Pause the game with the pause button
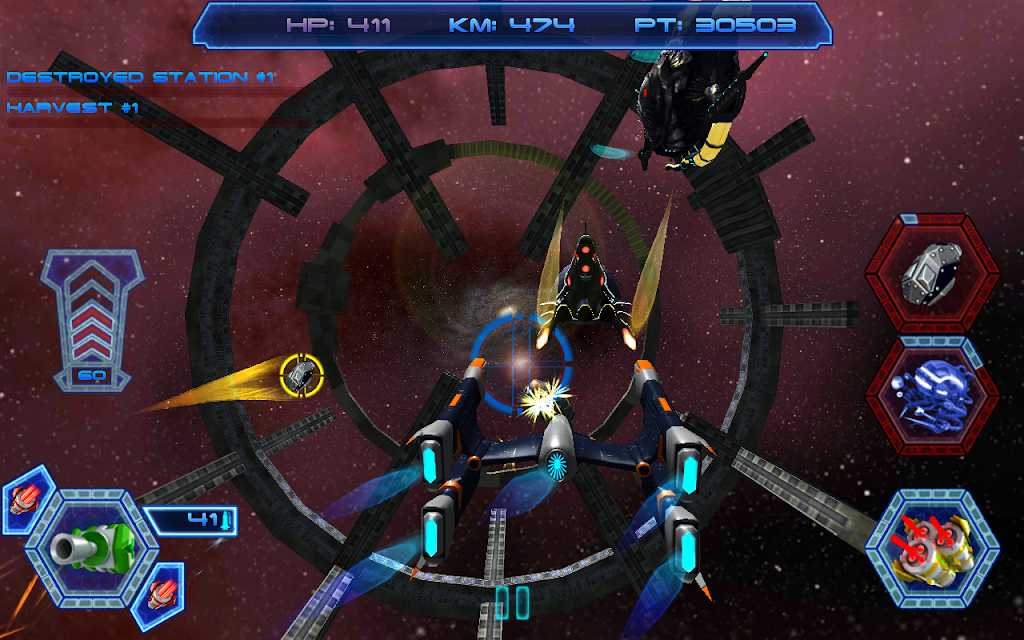 tap(511, 603)
